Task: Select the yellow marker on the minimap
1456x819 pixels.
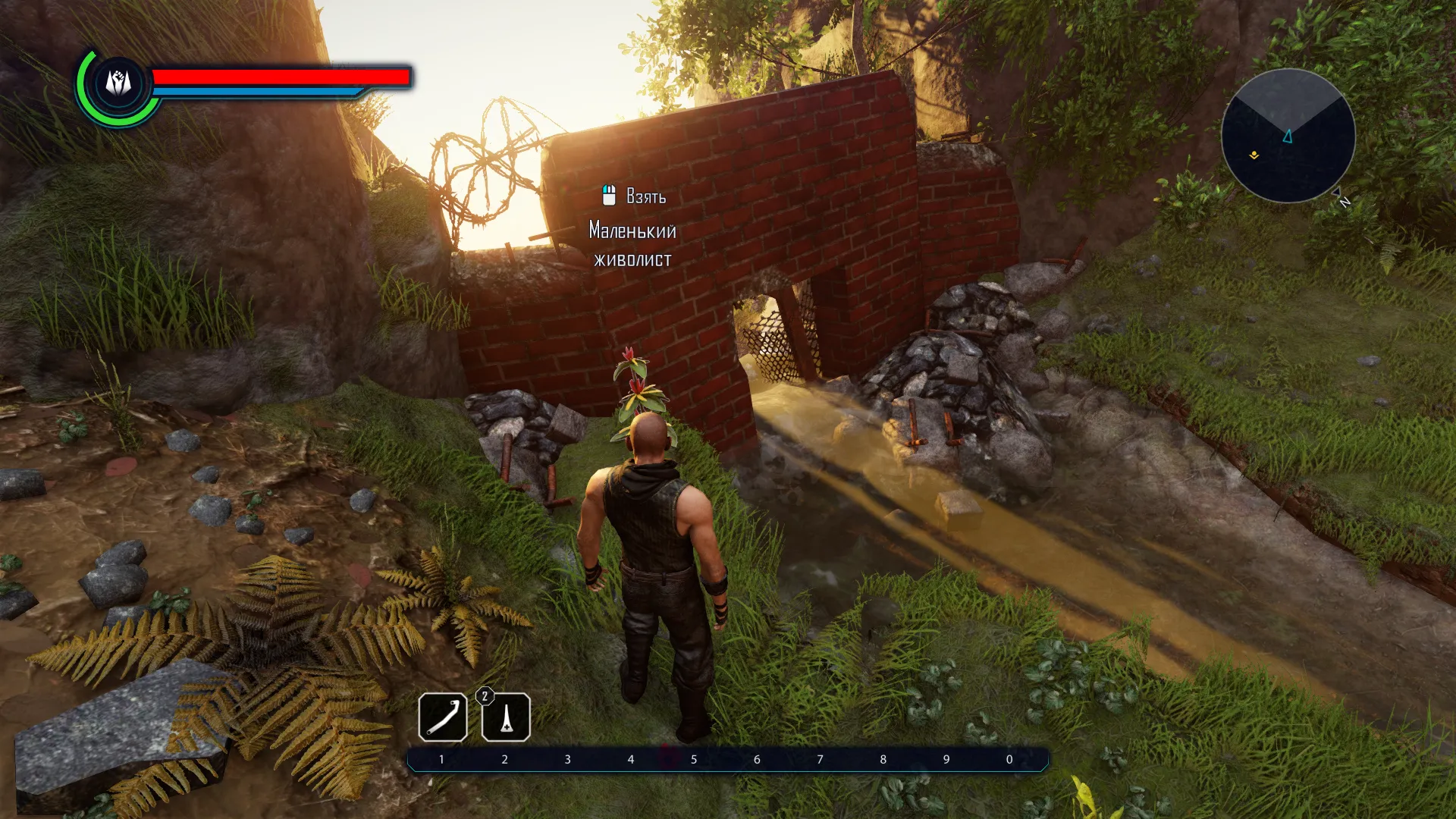Action: coord(1254,155)
